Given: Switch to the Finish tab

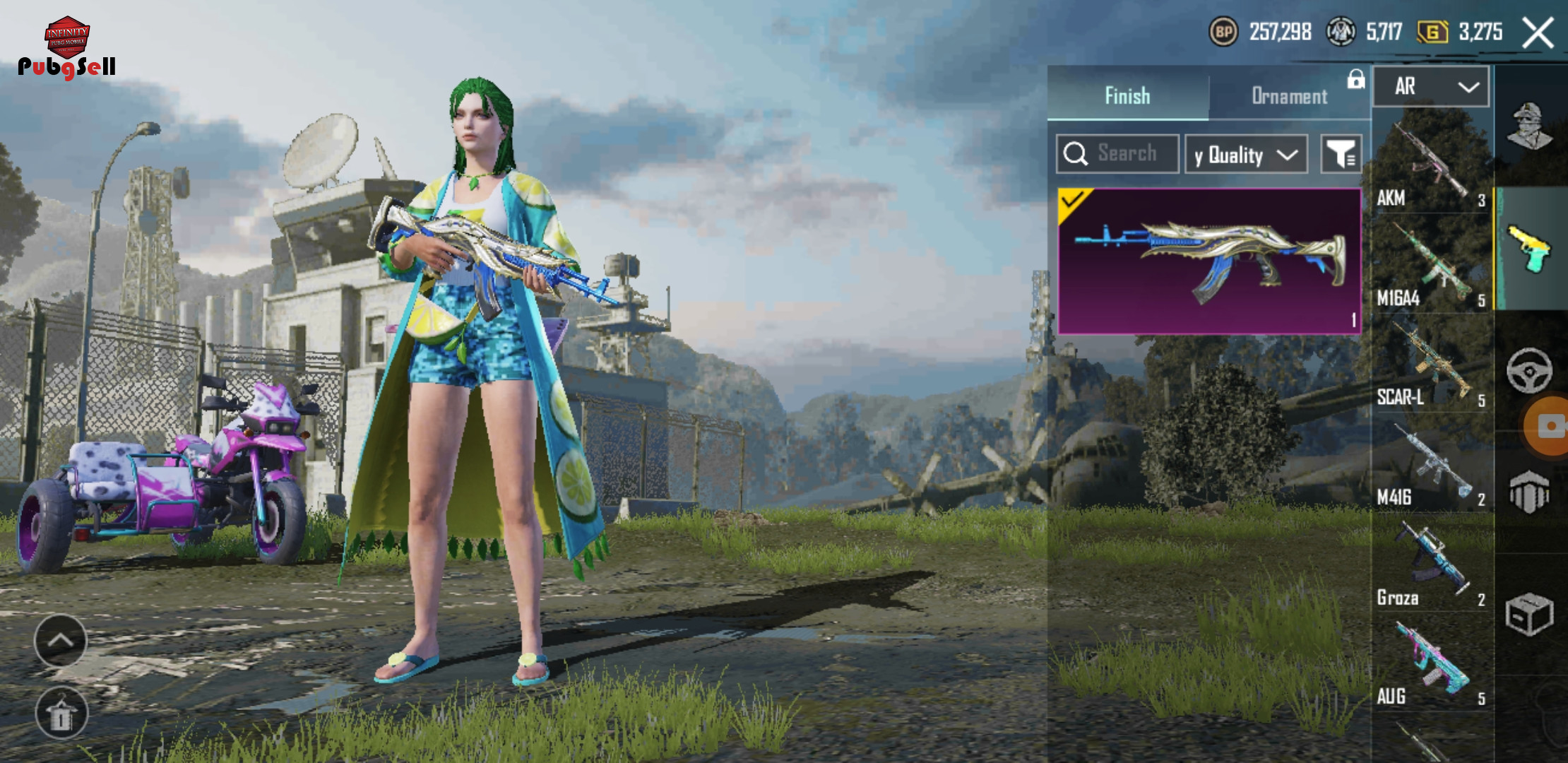Looking at the screenshot, I should pos(1127,95).
